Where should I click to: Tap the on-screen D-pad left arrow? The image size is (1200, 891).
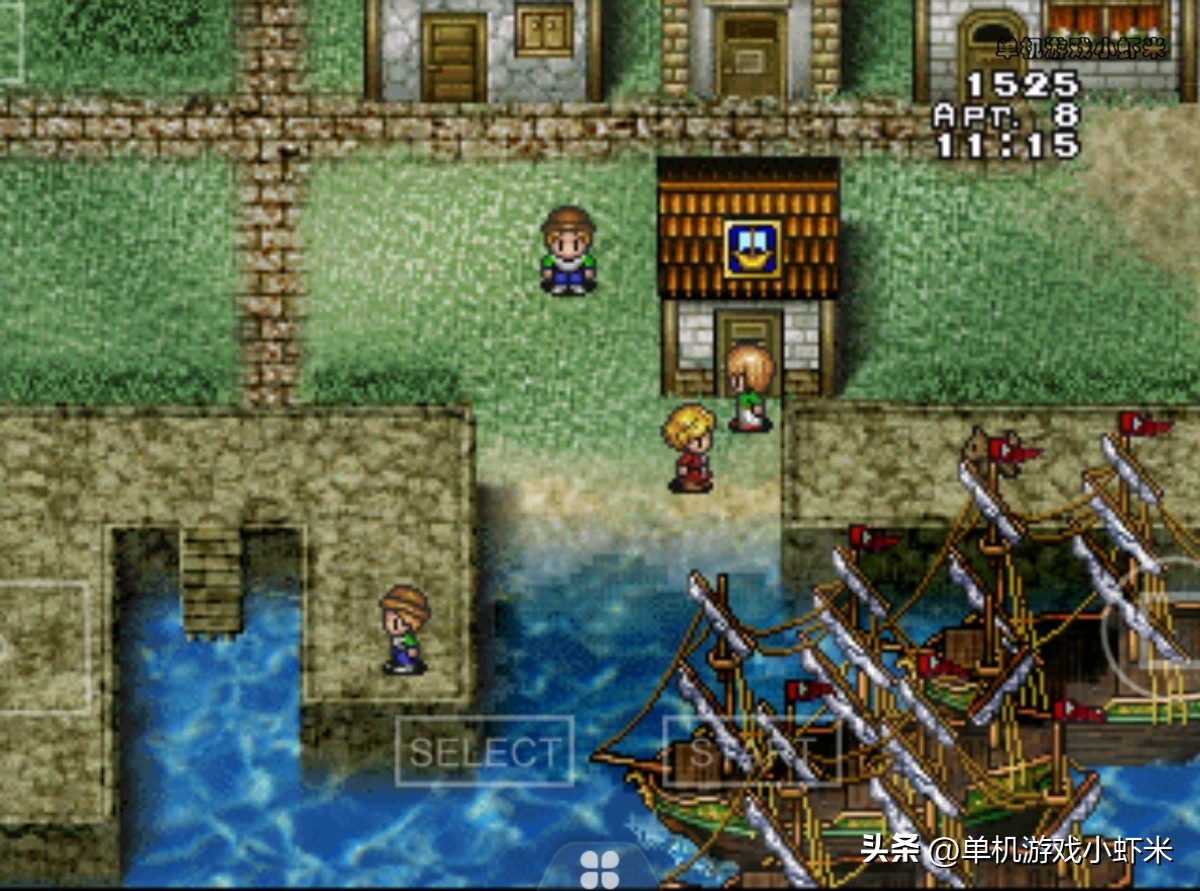(40, 647)
